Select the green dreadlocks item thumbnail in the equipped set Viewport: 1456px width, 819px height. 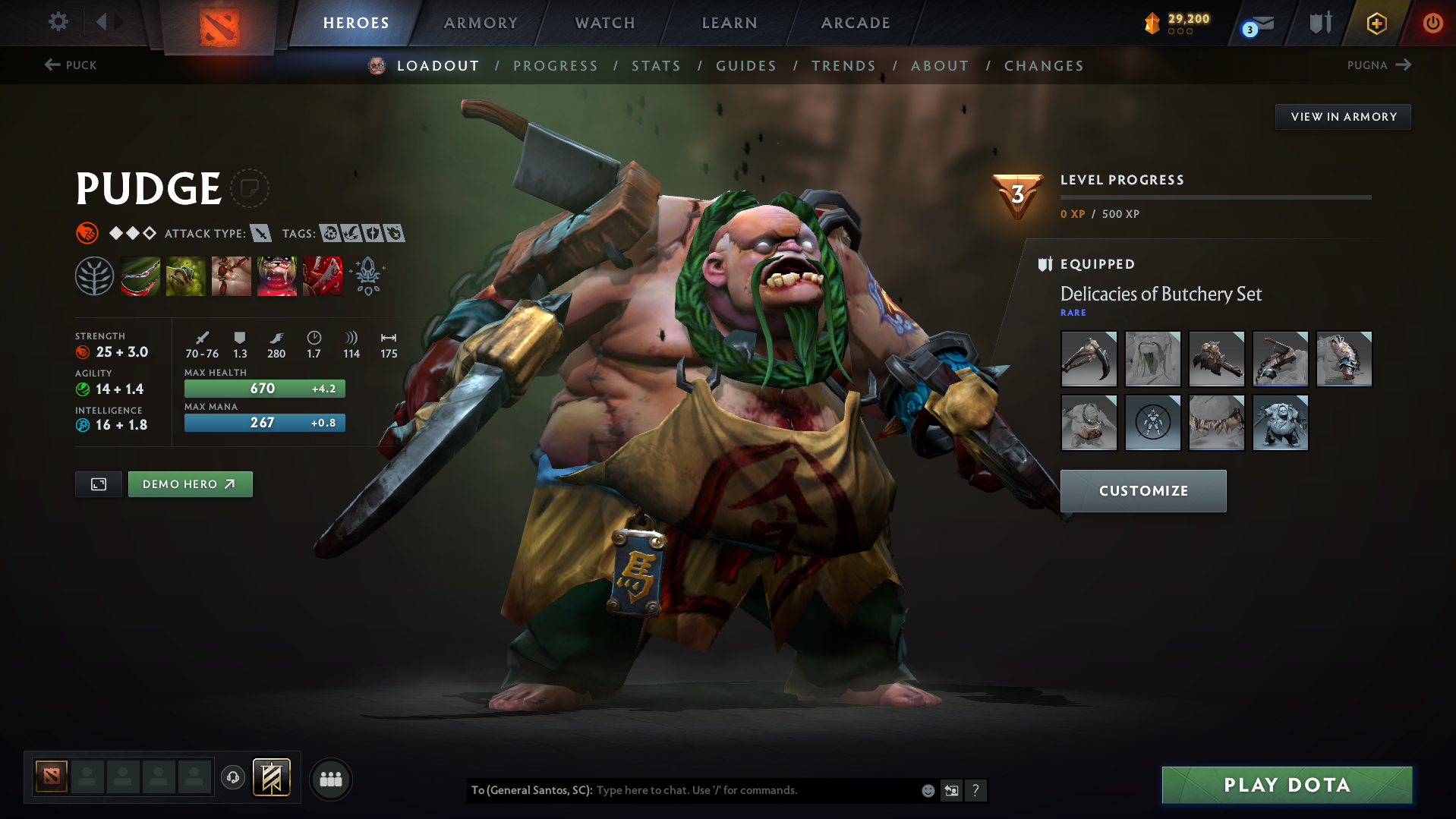(1152, 358)
